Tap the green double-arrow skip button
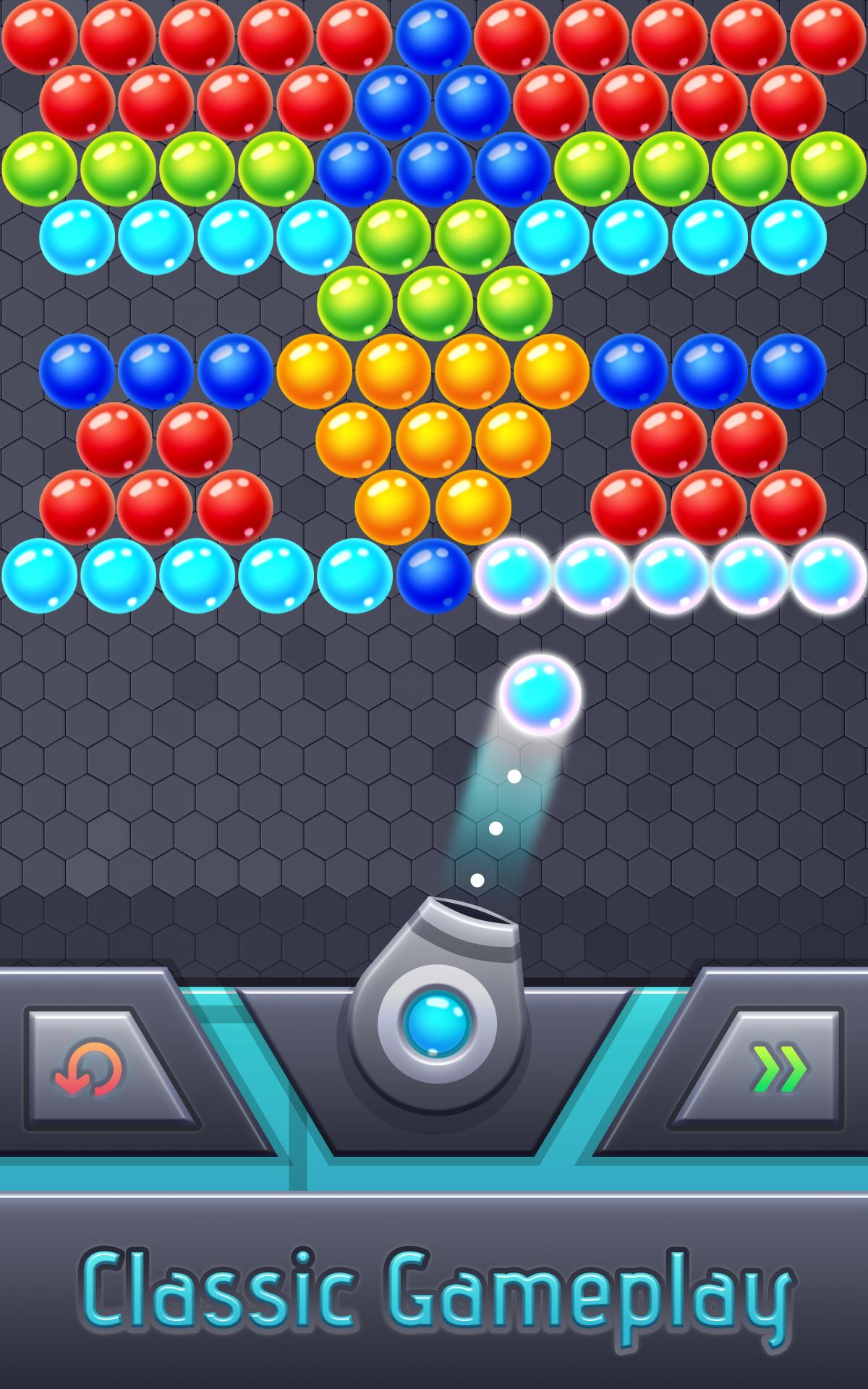868x1389 pixels. [x=778, y=1068]
